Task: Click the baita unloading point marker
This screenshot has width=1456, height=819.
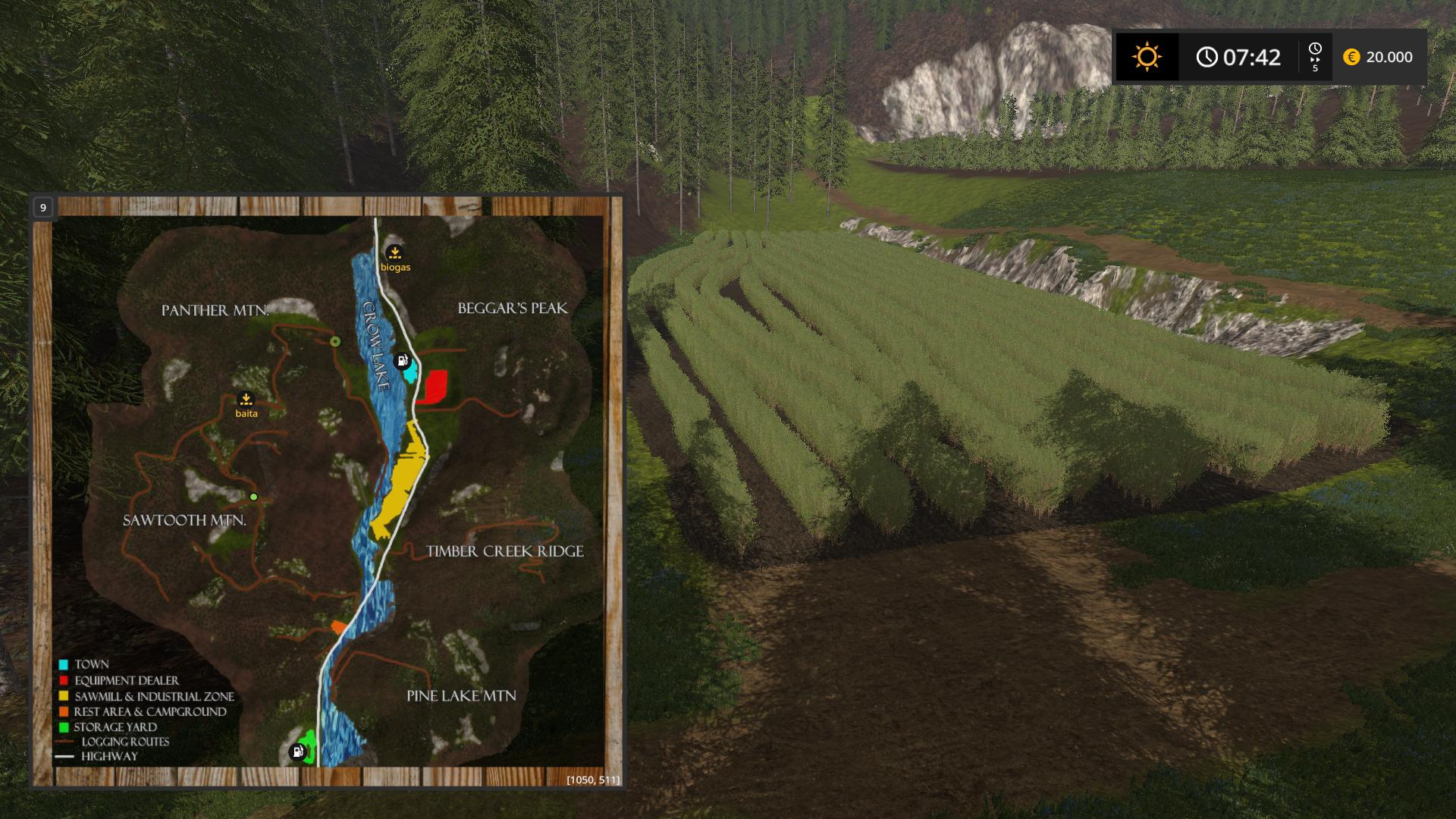Action: pos(246,400)
